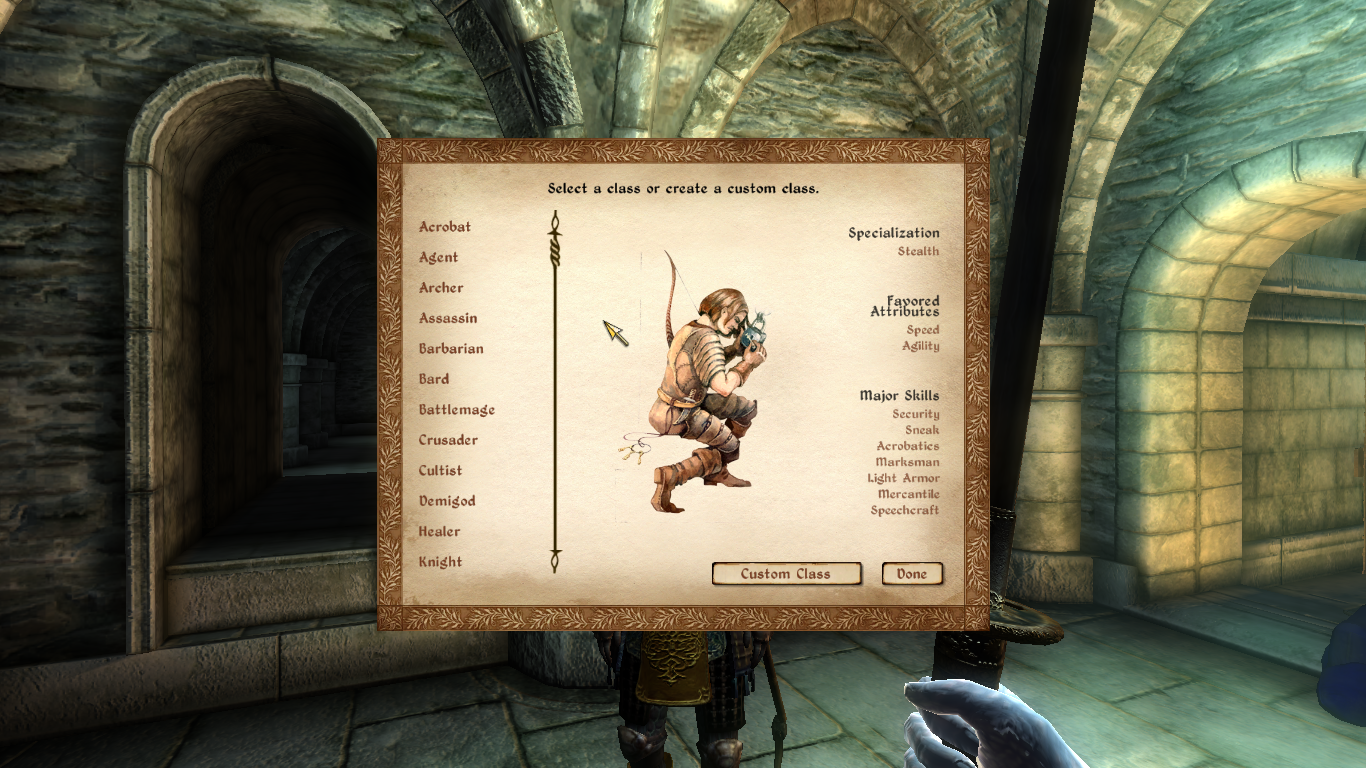The height and width of the screenshot is (768, 1366).
Task: Choose Barbarian from the class list
Action: click(x=451, y=349)
